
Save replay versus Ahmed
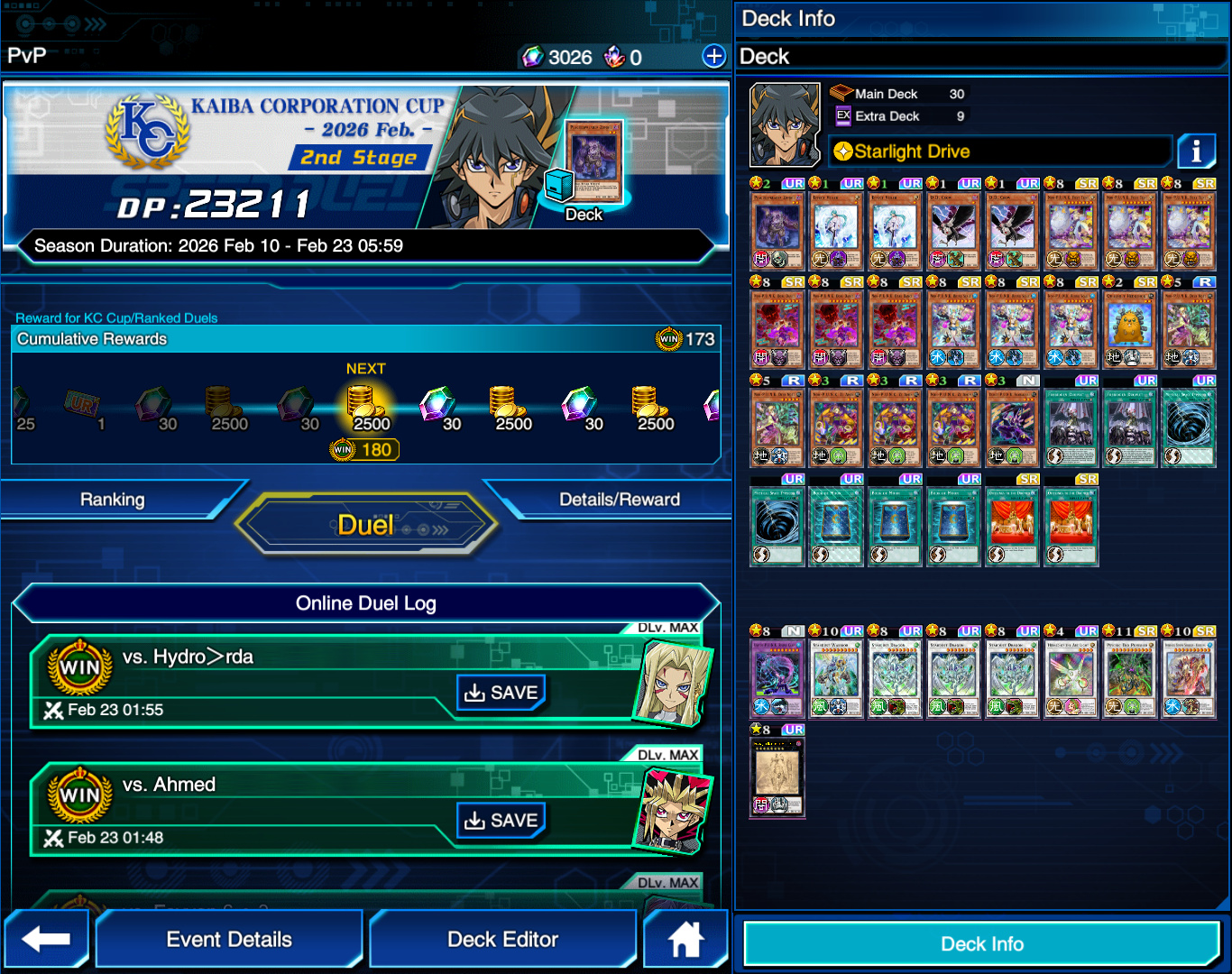click(501, 821)
